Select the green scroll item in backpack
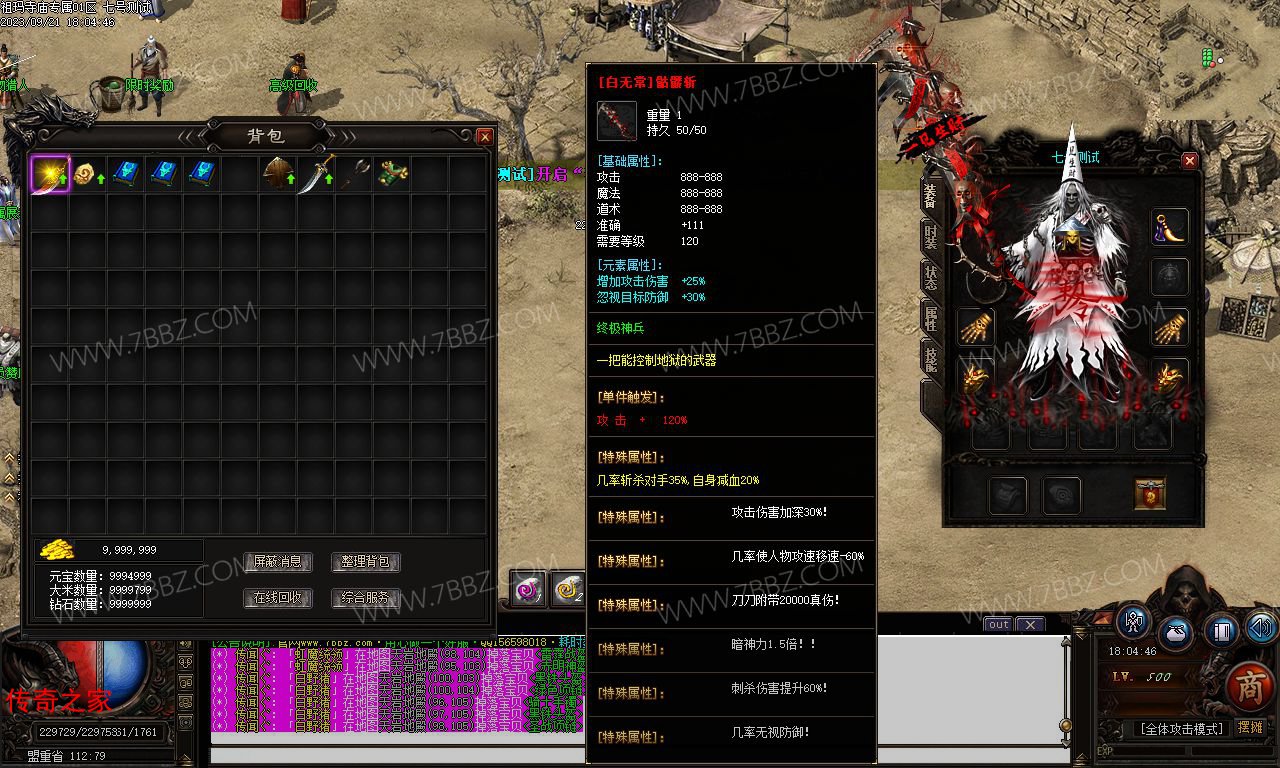The height and width of the screenshot is (768, 1280). [x=392, y=174]
